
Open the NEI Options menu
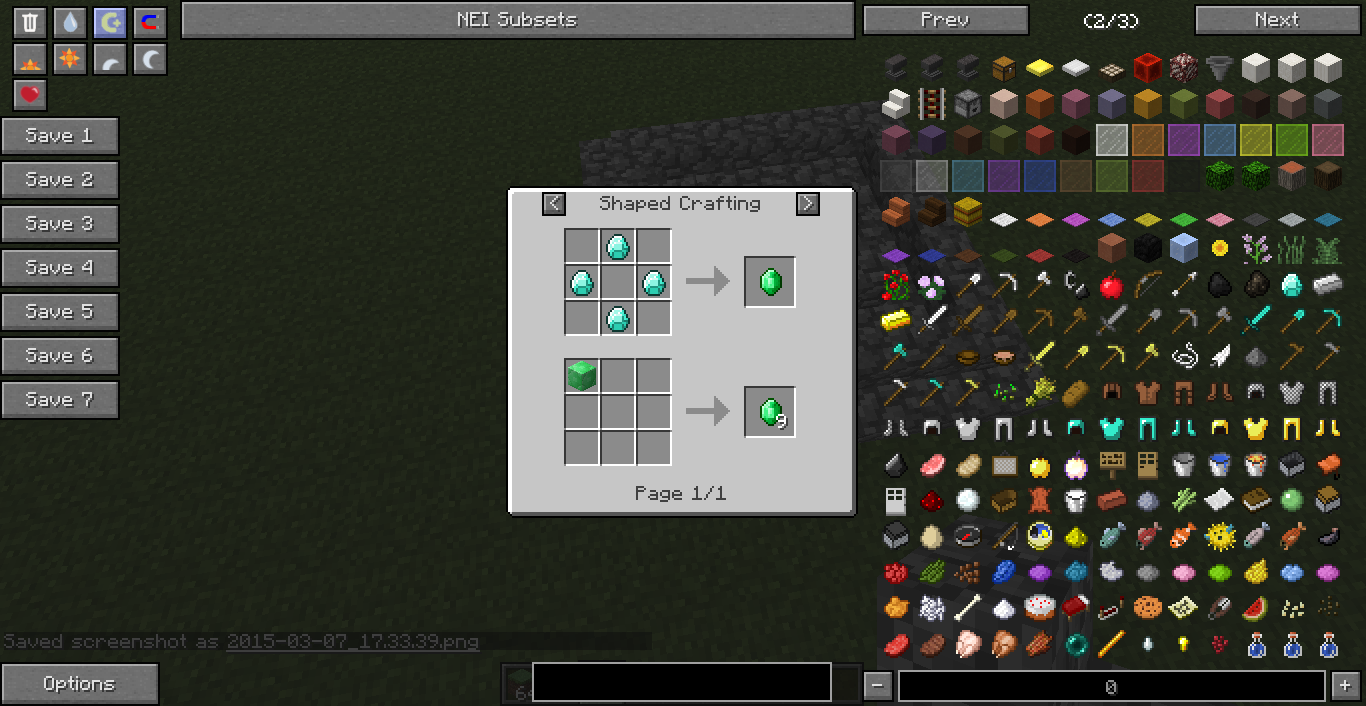point(79,684)
